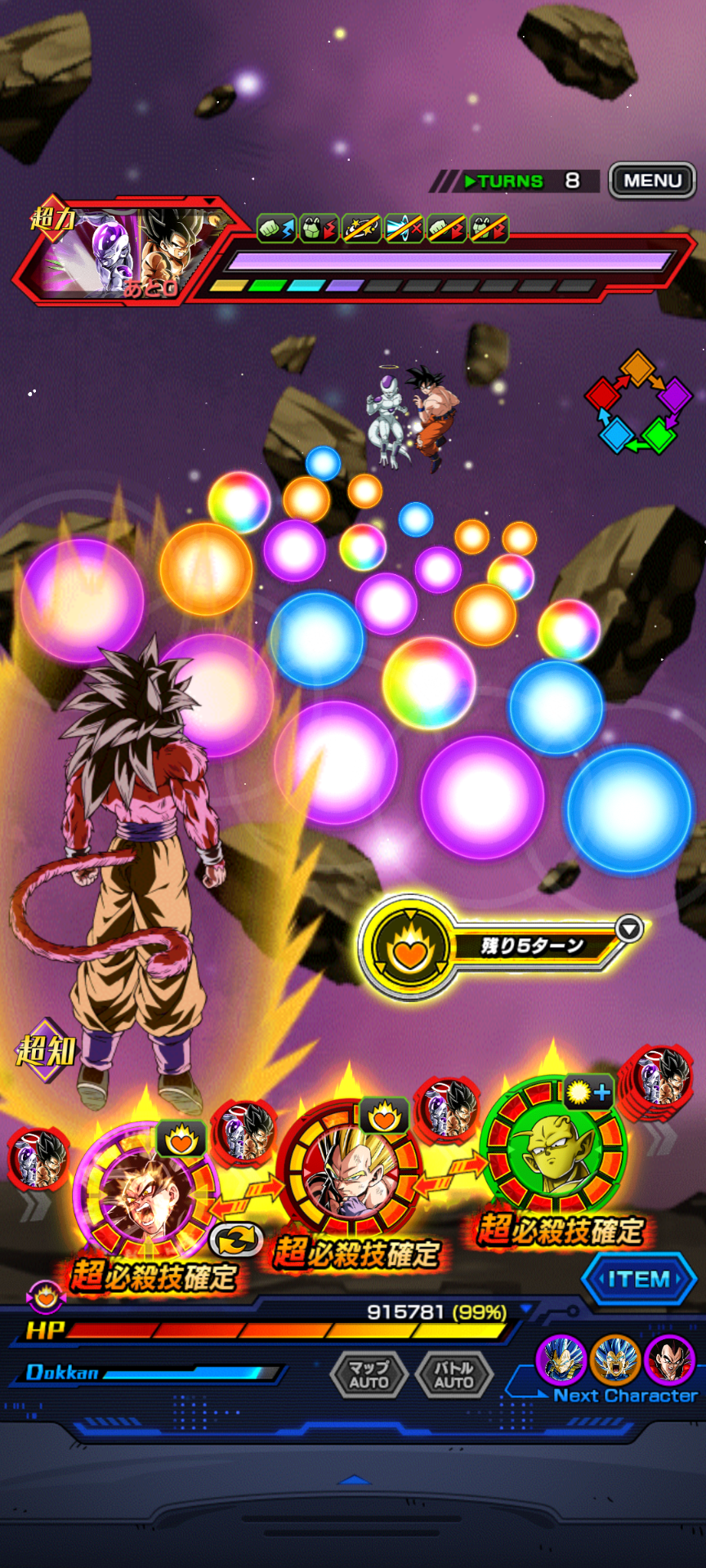Toggle the Map AUTO button

coord(369,1374)
